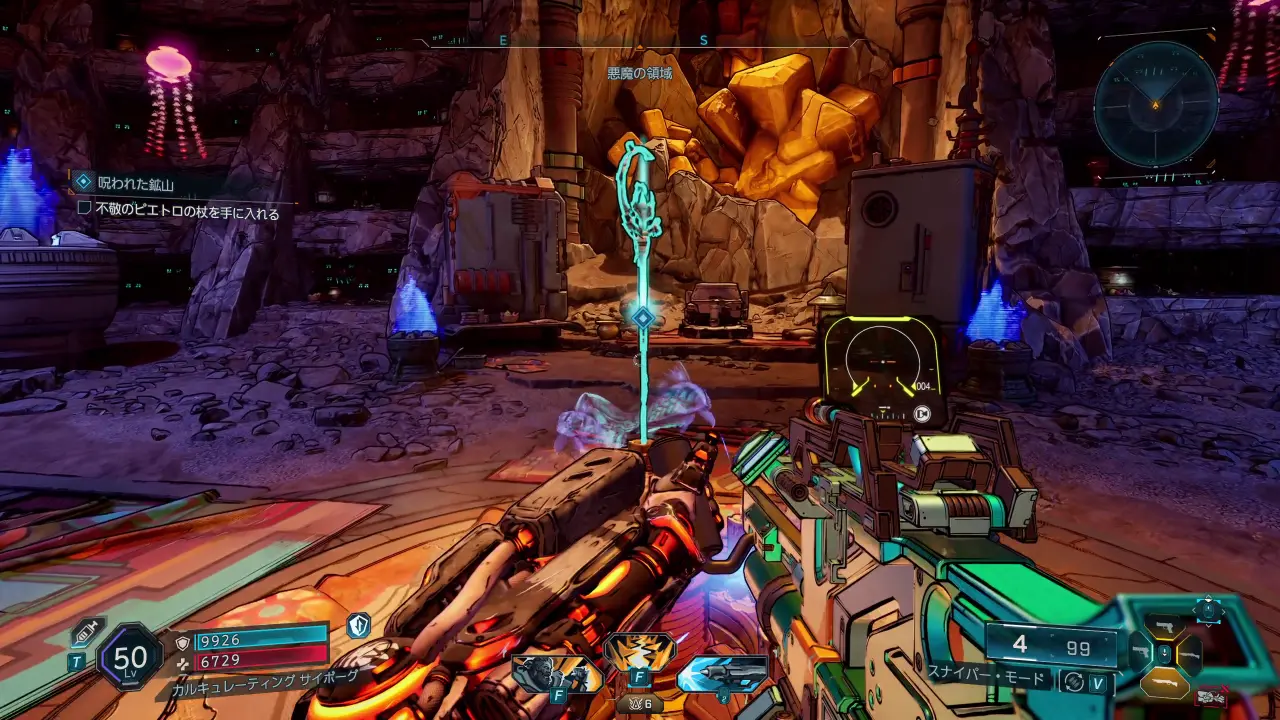Inspect the shield buff status icon
The height and width of the screenshot is (720, 1280).
pos(358,627)
